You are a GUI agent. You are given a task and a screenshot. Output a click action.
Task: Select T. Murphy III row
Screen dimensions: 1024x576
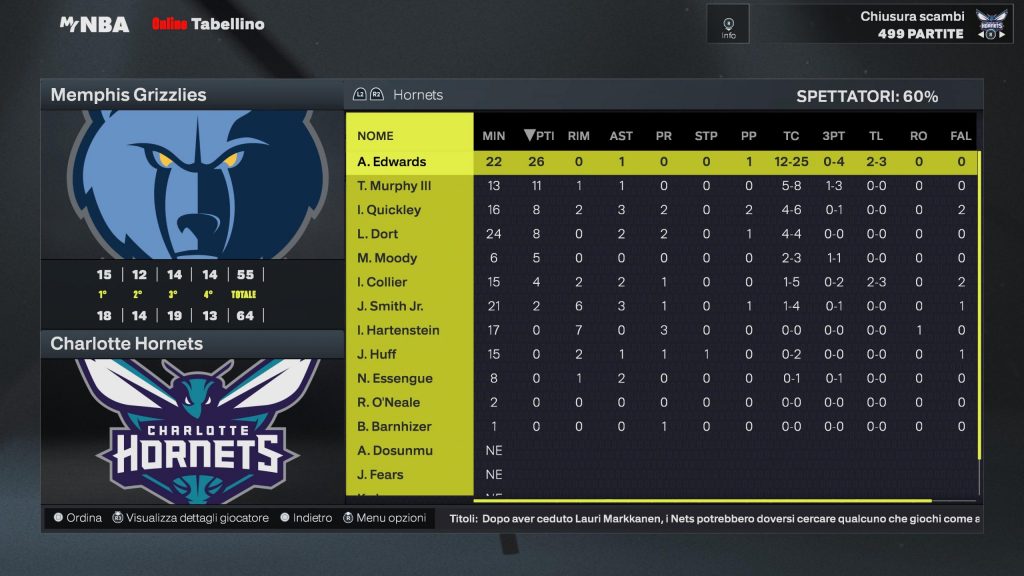click(394, 186)
